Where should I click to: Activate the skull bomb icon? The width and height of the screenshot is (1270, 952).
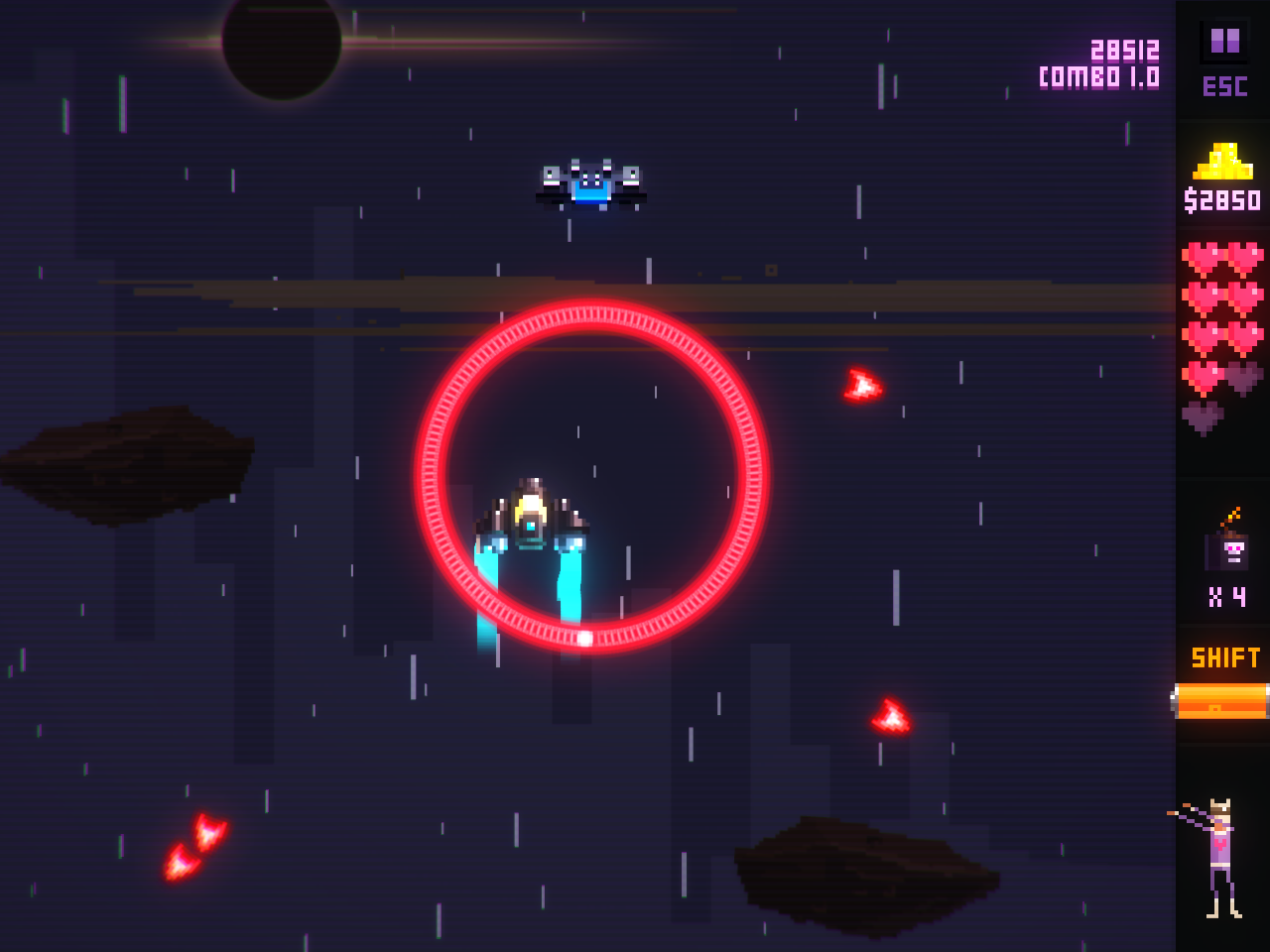tap(1228, 546)
